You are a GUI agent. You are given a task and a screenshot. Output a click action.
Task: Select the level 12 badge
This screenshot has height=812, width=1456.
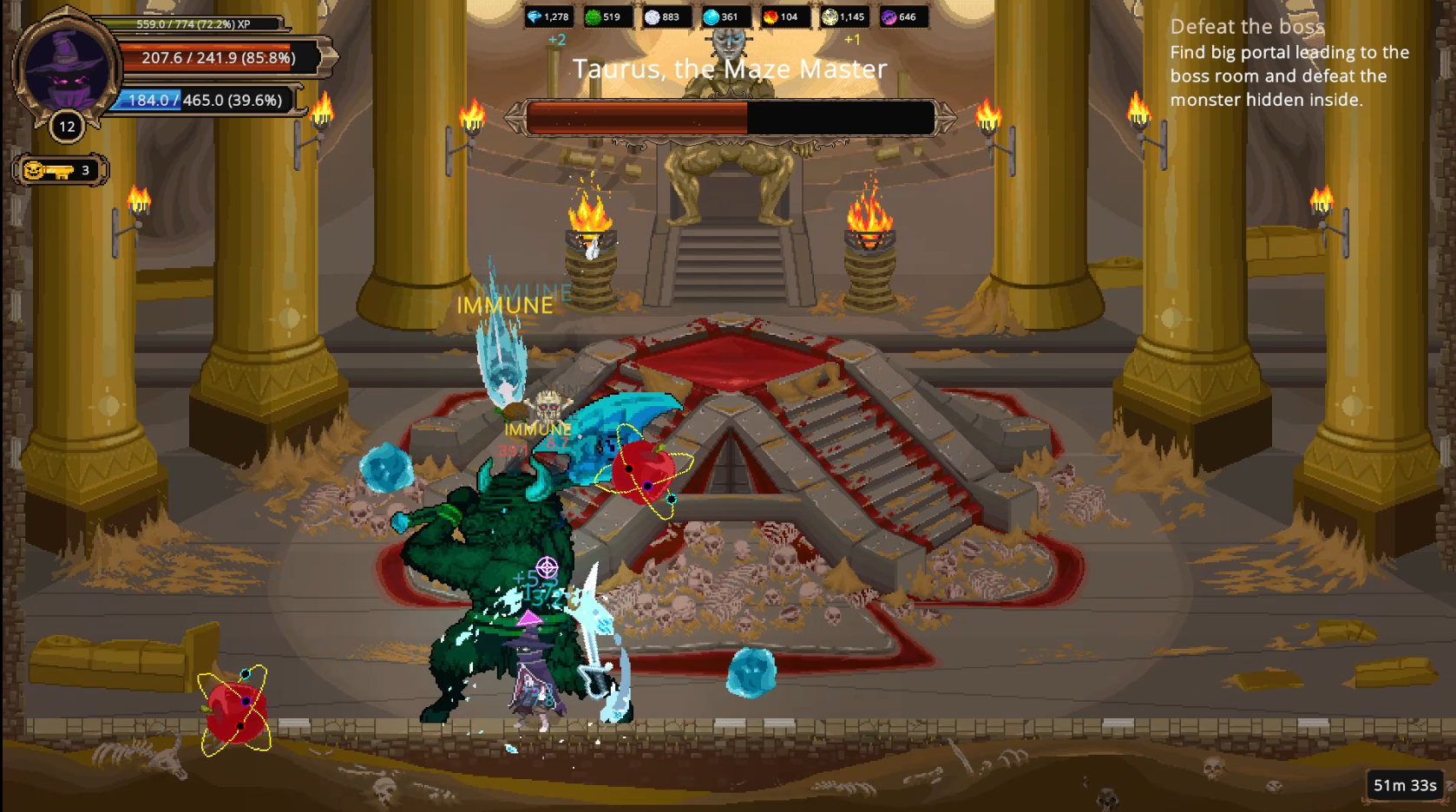point(67,127)
